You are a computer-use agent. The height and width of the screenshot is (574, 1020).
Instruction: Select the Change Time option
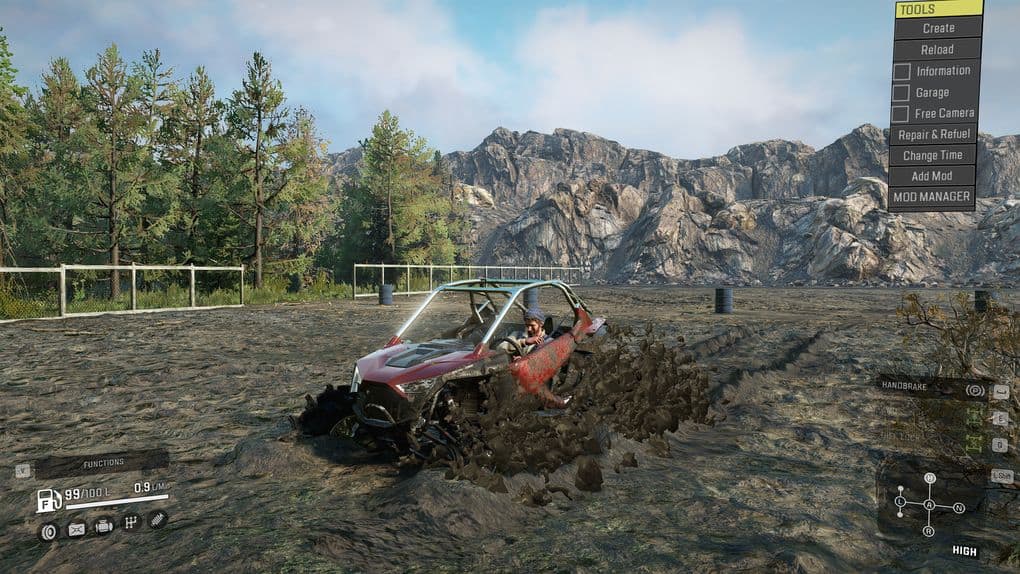click(x=932, y=155)
